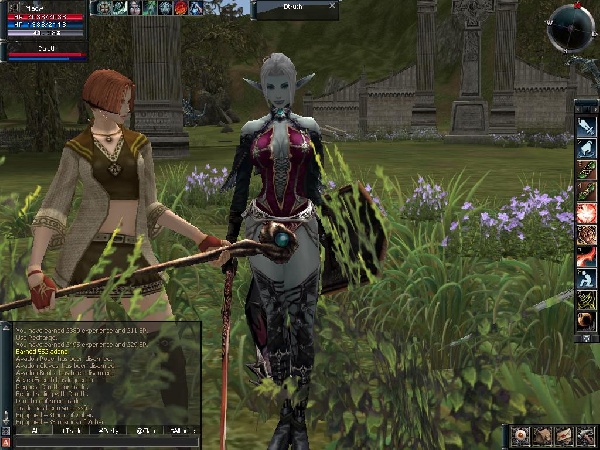Open the rightmost bottom-right menu button
The image size is (600, 450).
pos(587,436)
